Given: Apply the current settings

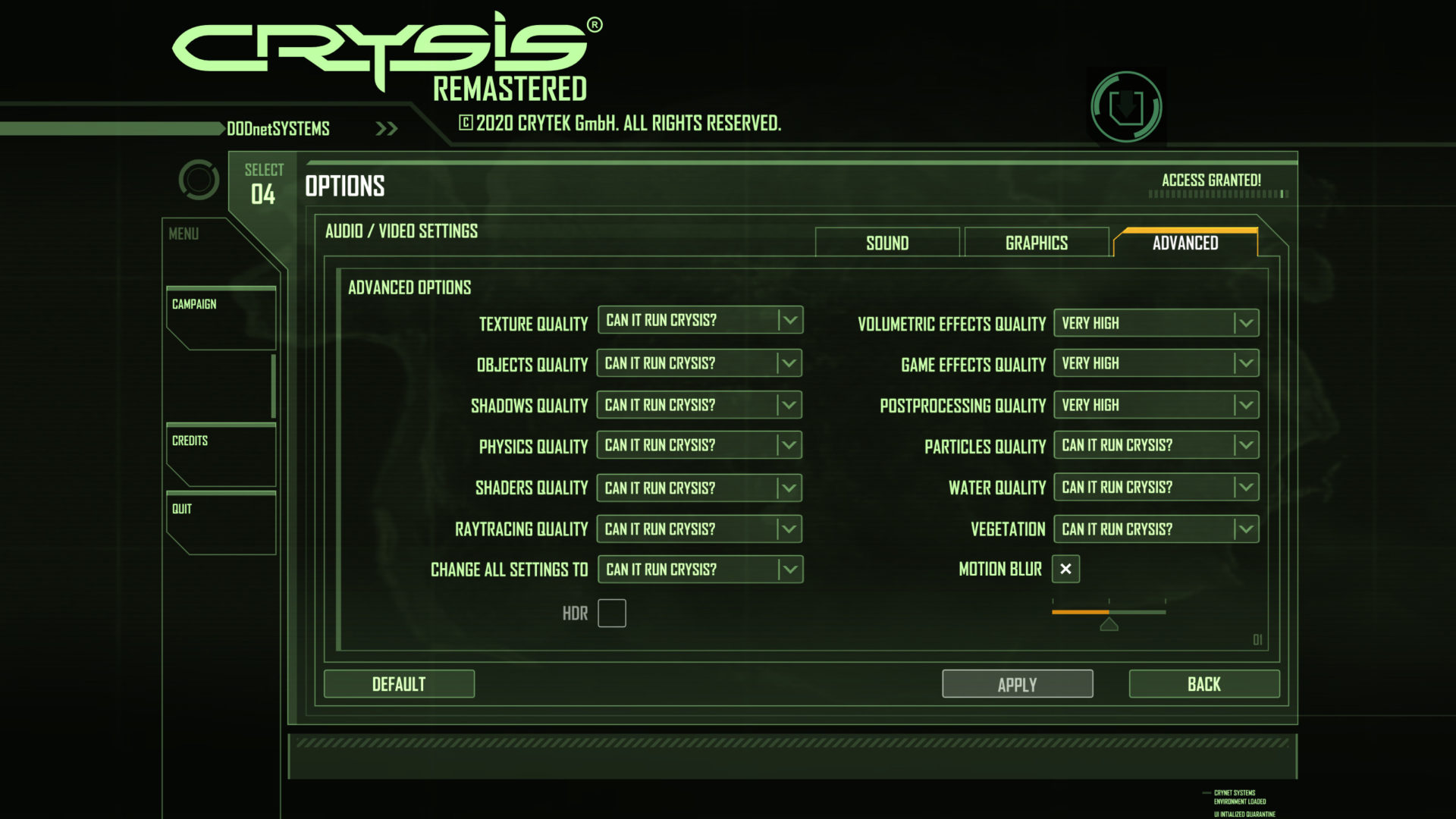Looking at the screenshot, I should 1017,683.
